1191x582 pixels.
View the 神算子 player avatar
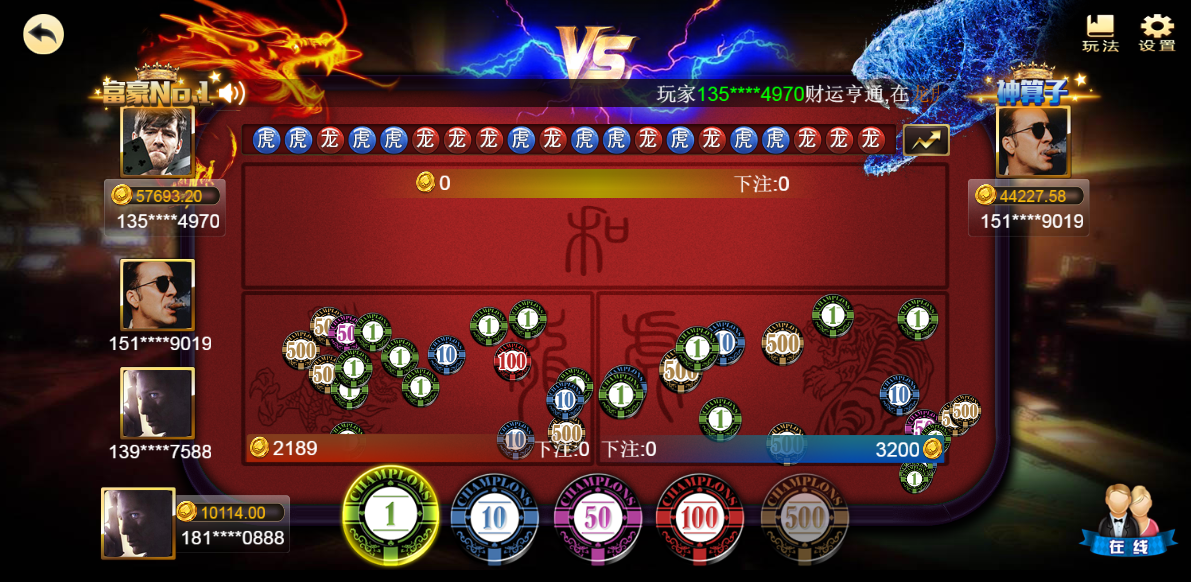click(x=1032, y=142)
